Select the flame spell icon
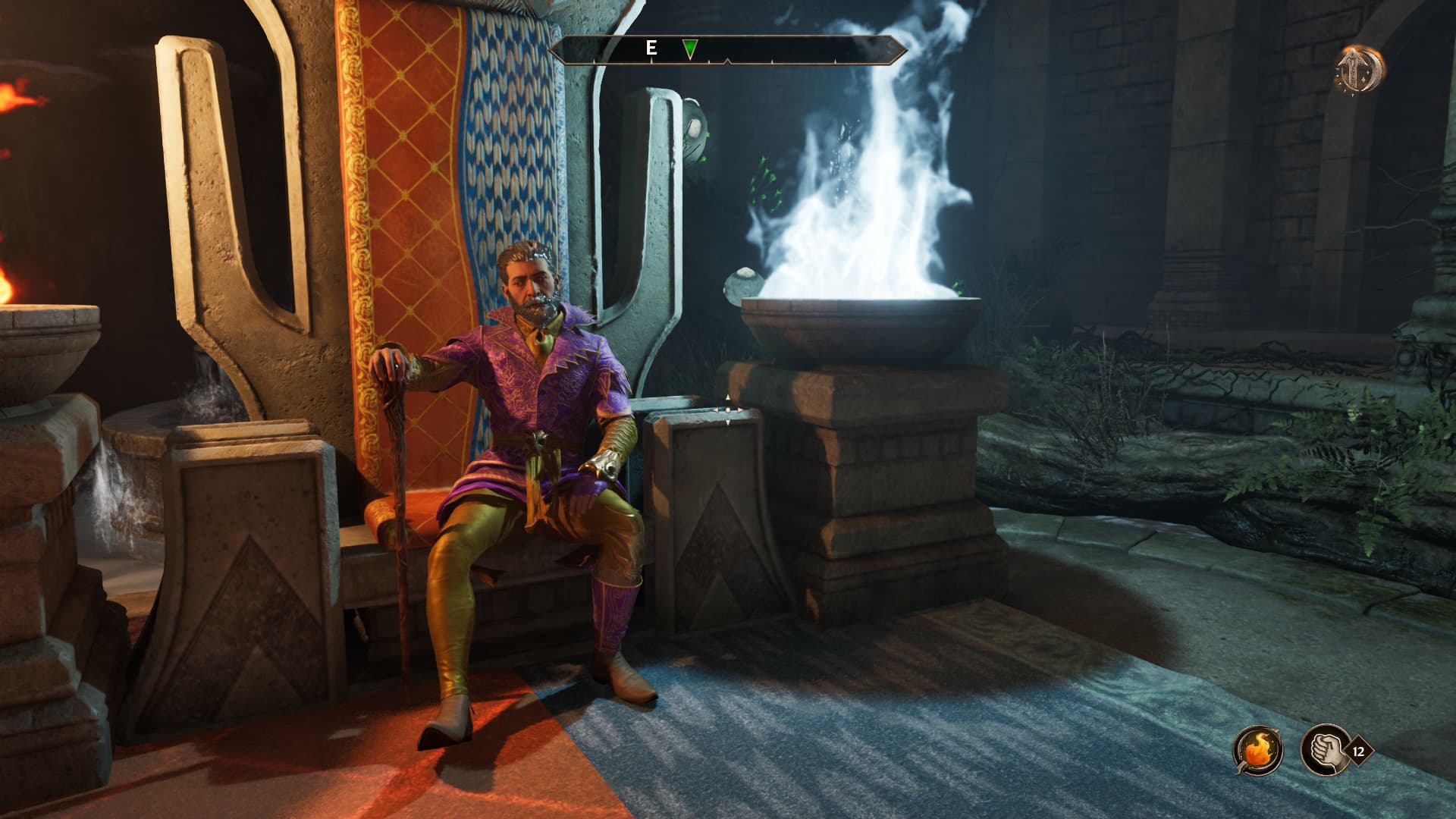This screenshot has width=1456, height=819. pyautogui.click(x=1258, y=750)
